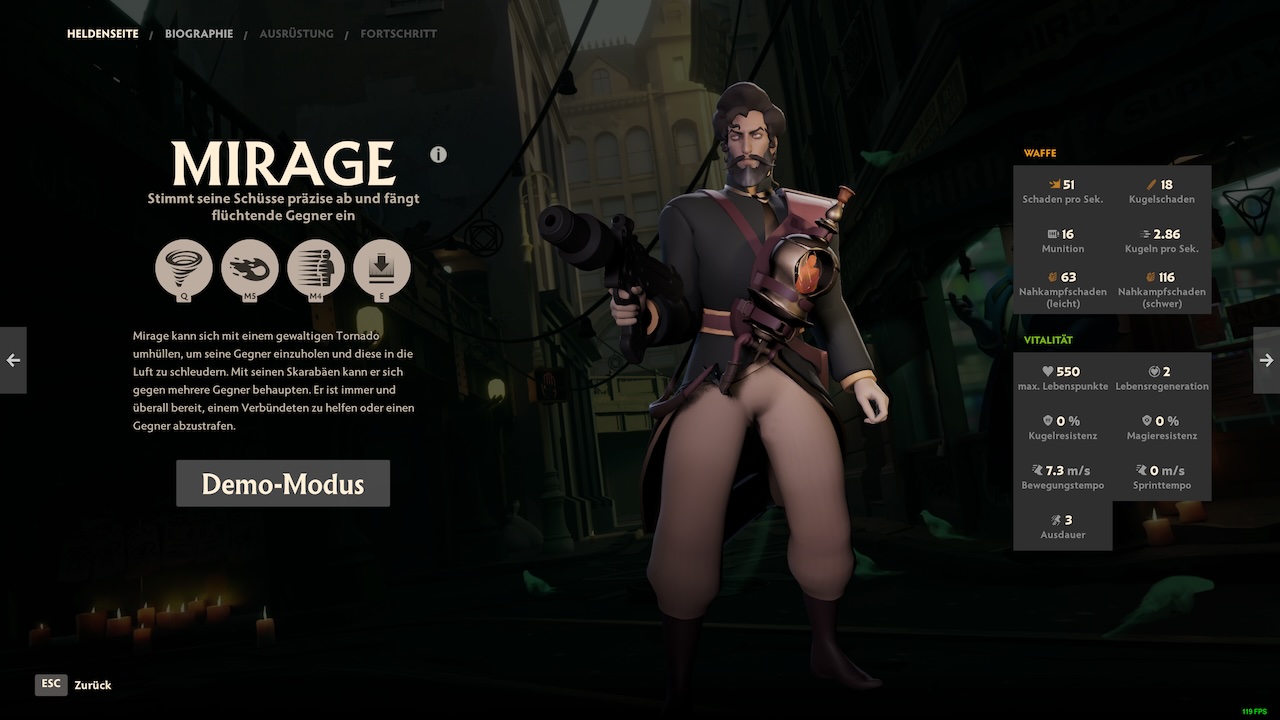Show the Fortschritt tab
Viewport: 1280px width, 720px height.
click(x=398, y=34)
